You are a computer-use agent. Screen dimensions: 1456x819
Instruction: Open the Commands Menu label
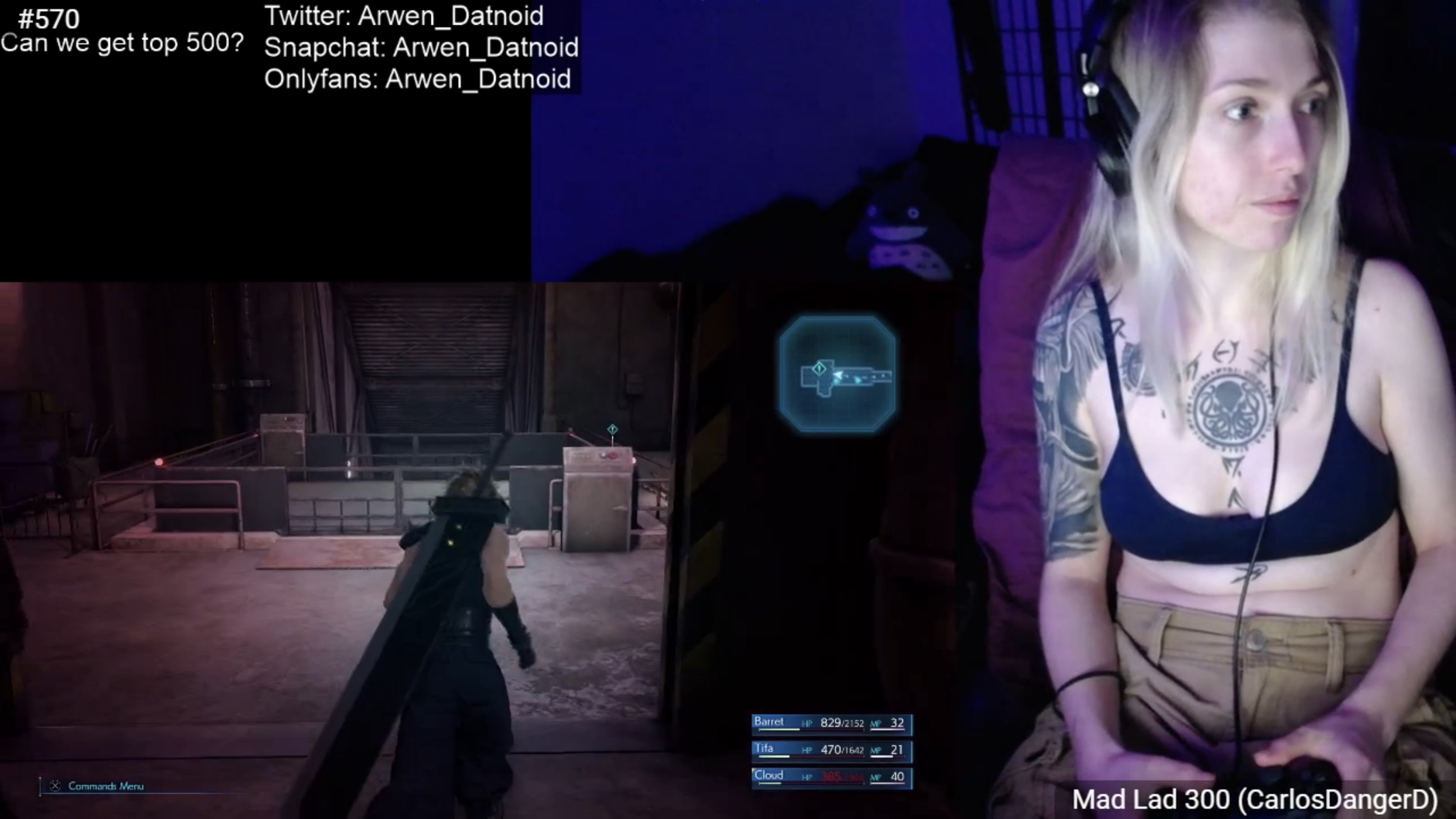click(x=106, y=786)
